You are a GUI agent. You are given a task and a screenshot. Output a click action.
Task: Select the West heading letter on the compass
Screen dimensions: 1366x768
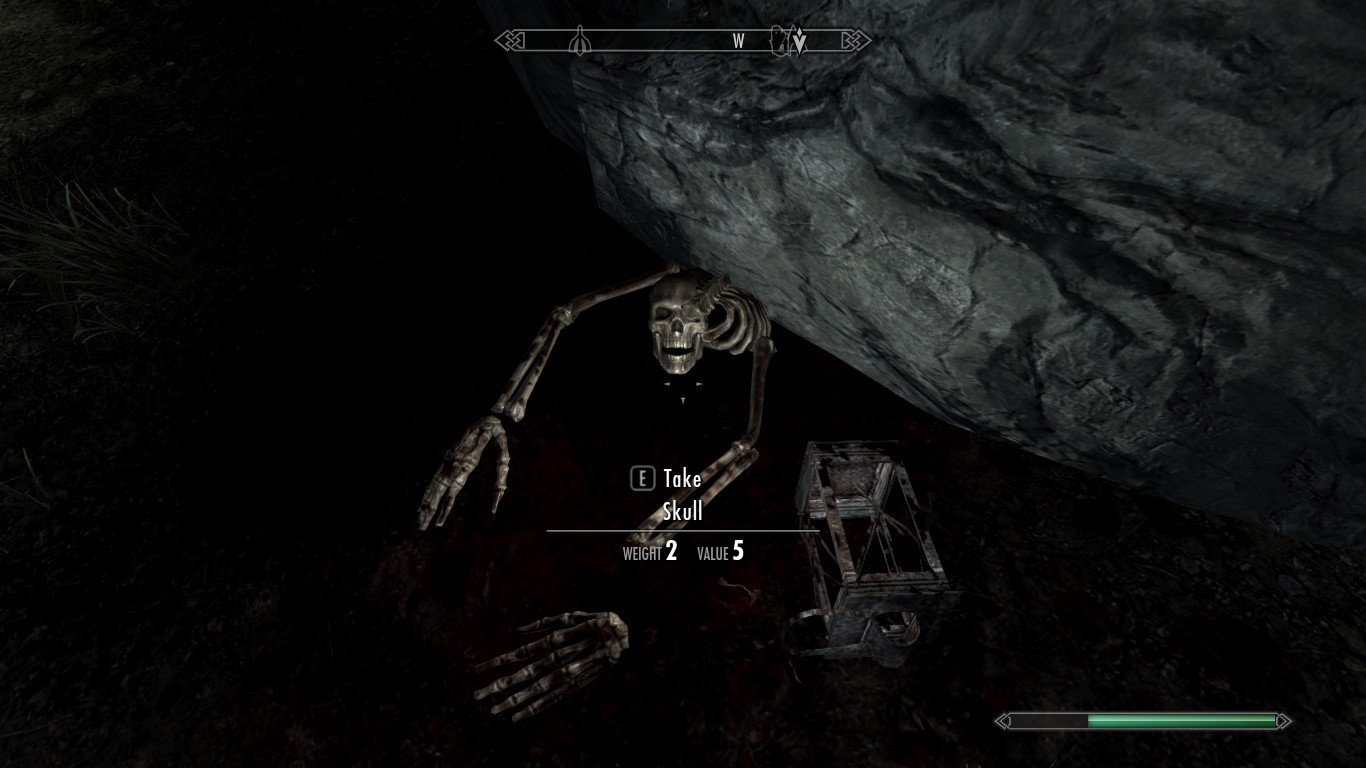point(739,41)
